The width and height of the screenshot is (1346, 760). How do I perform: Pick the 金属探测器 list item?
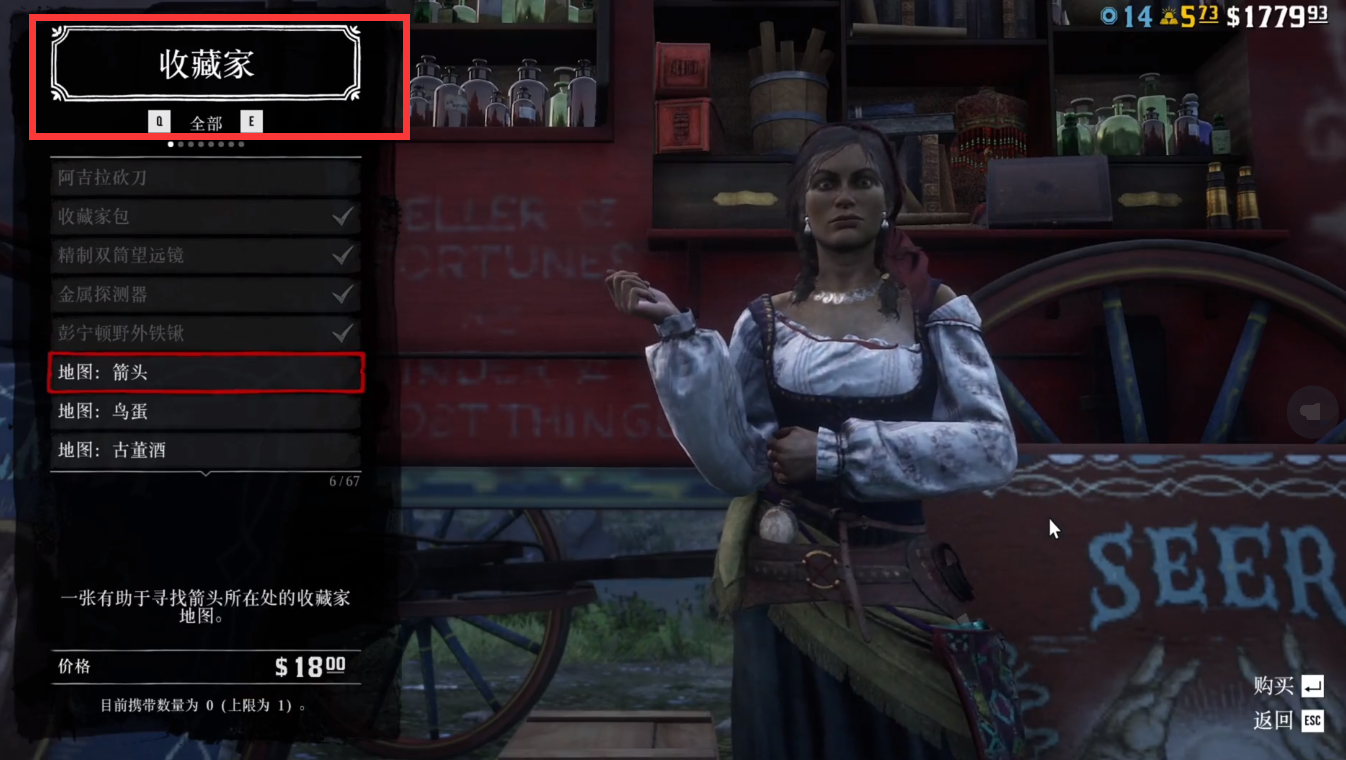click(205, 294)
